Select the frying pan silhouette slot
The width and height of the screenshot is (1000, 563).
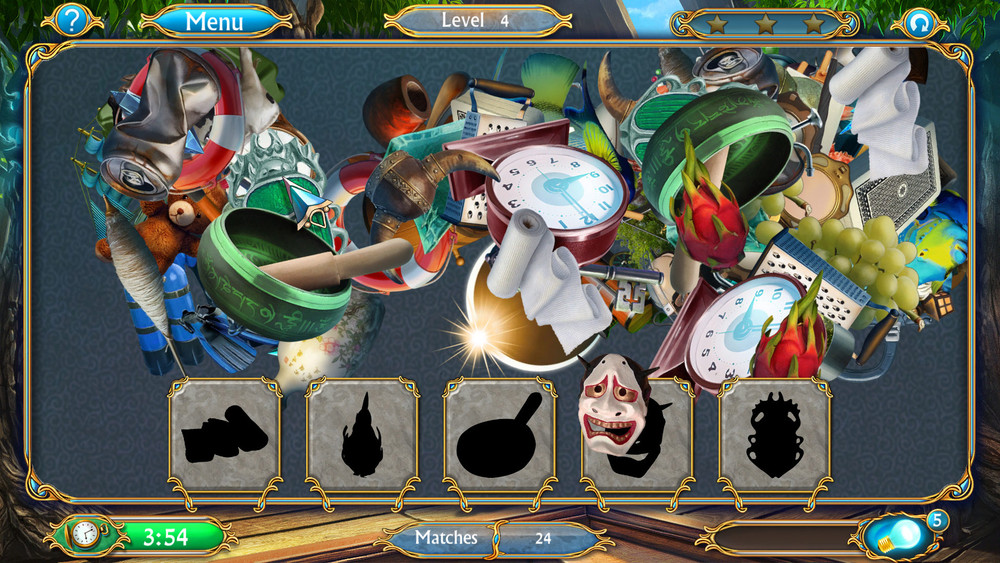pos(499,435)
